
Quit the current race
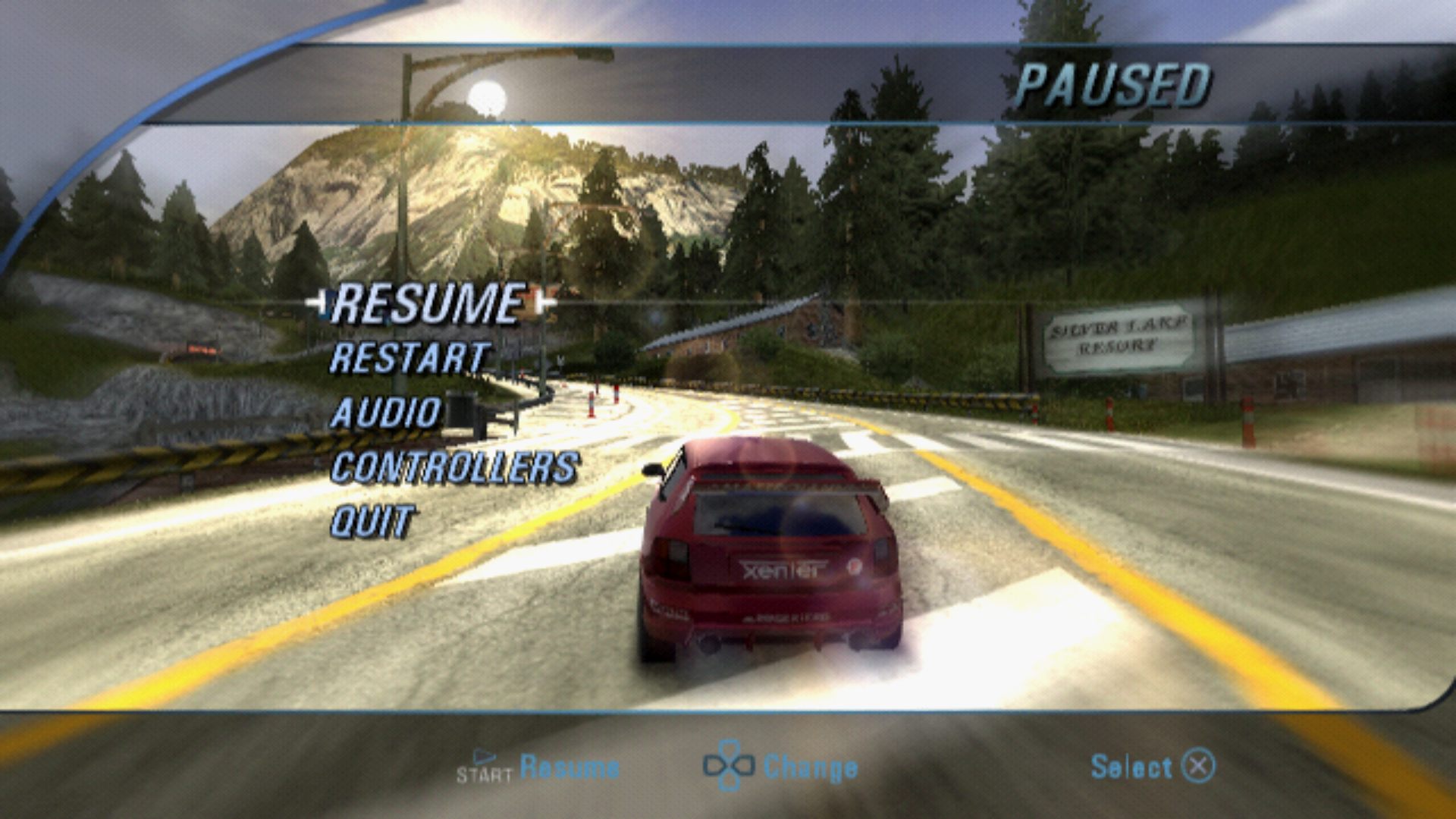[x=372, y=522]
